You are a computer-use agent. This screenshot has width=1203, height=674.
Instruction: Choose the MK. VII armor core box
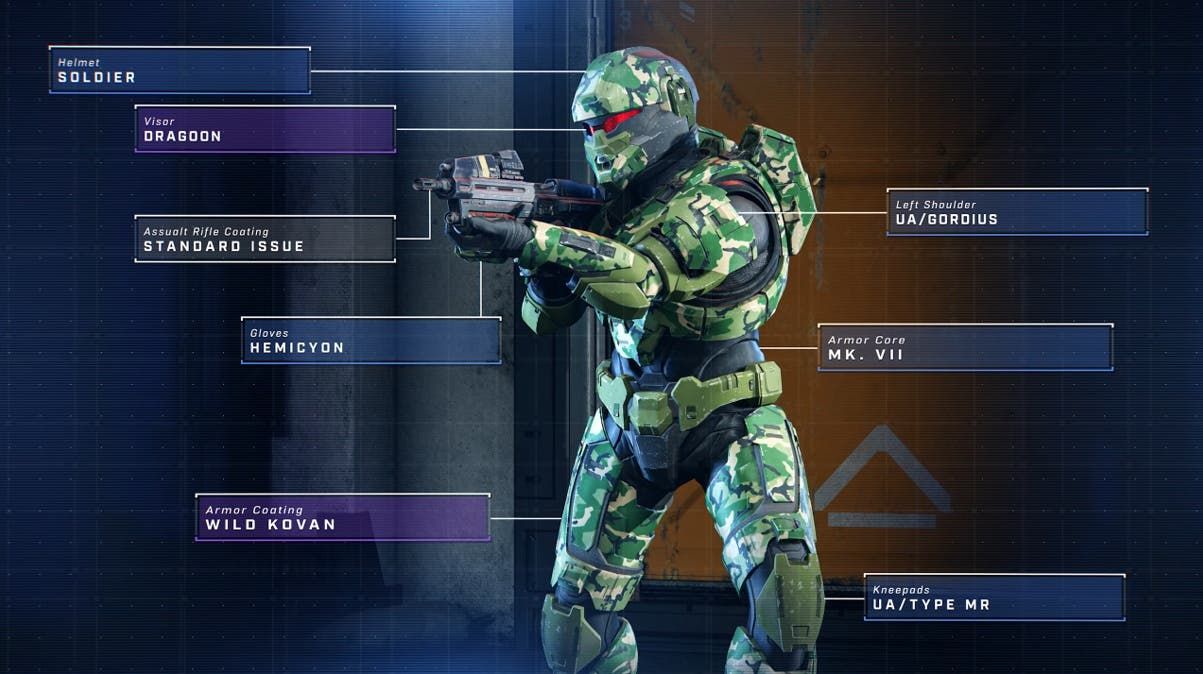(965, 347)
